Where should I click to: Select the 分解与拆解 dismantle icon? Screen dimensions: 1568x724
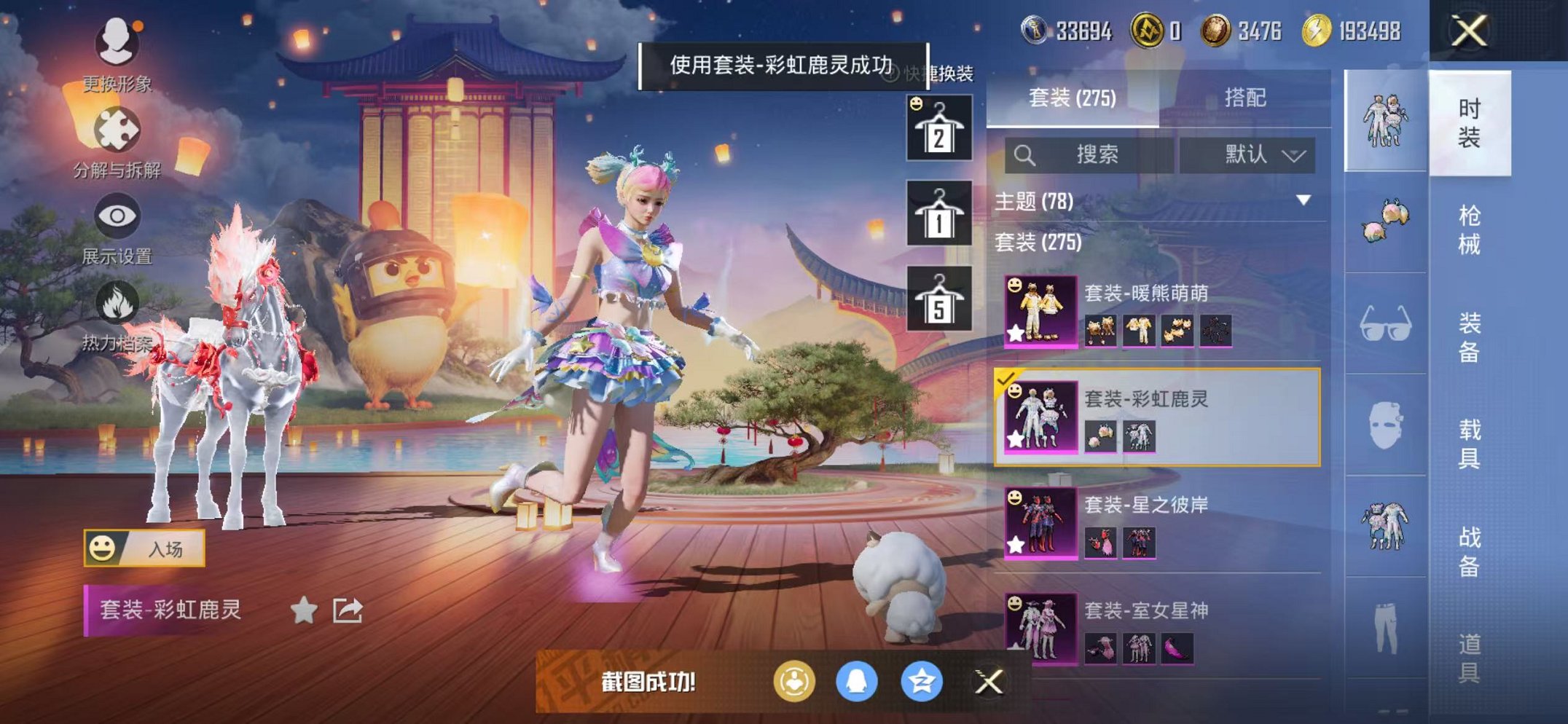[117, 127]
